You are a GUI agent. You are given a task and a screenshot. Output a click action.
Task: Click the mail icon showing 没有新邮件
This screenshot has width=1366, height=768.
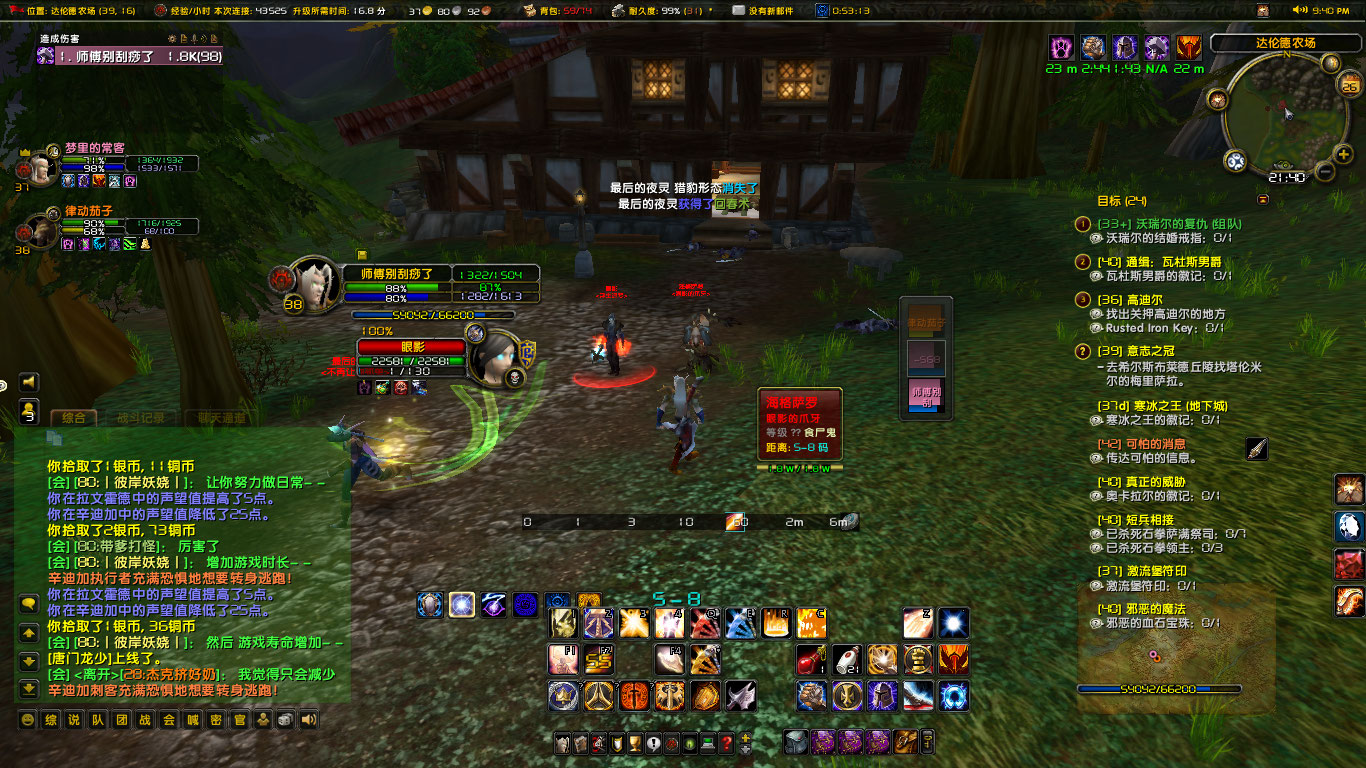point(738,11)
